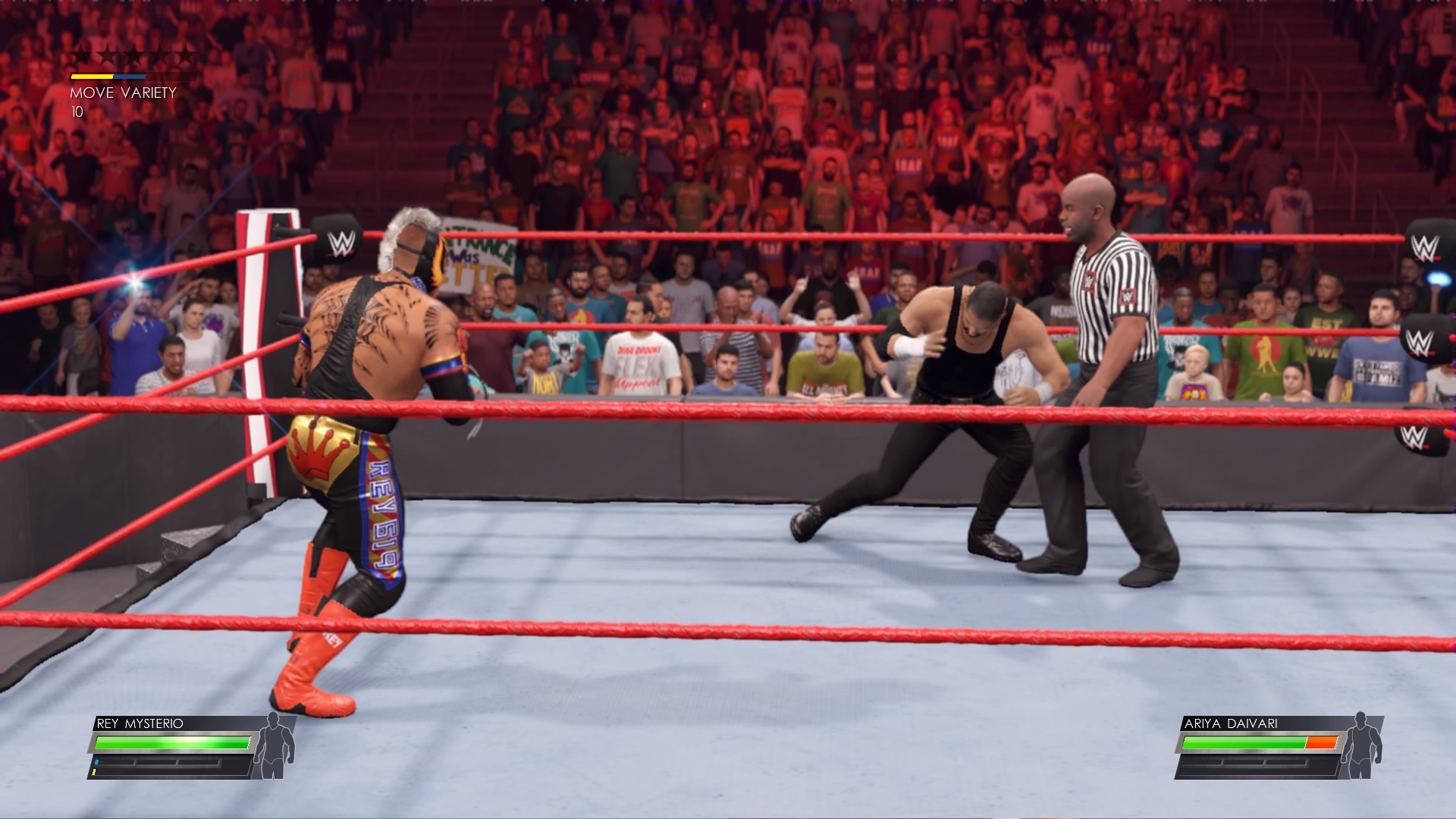This screenshot has height=819, width=1456.
Task: Click the five-star match rating
Action: click(x=133, y=55)
